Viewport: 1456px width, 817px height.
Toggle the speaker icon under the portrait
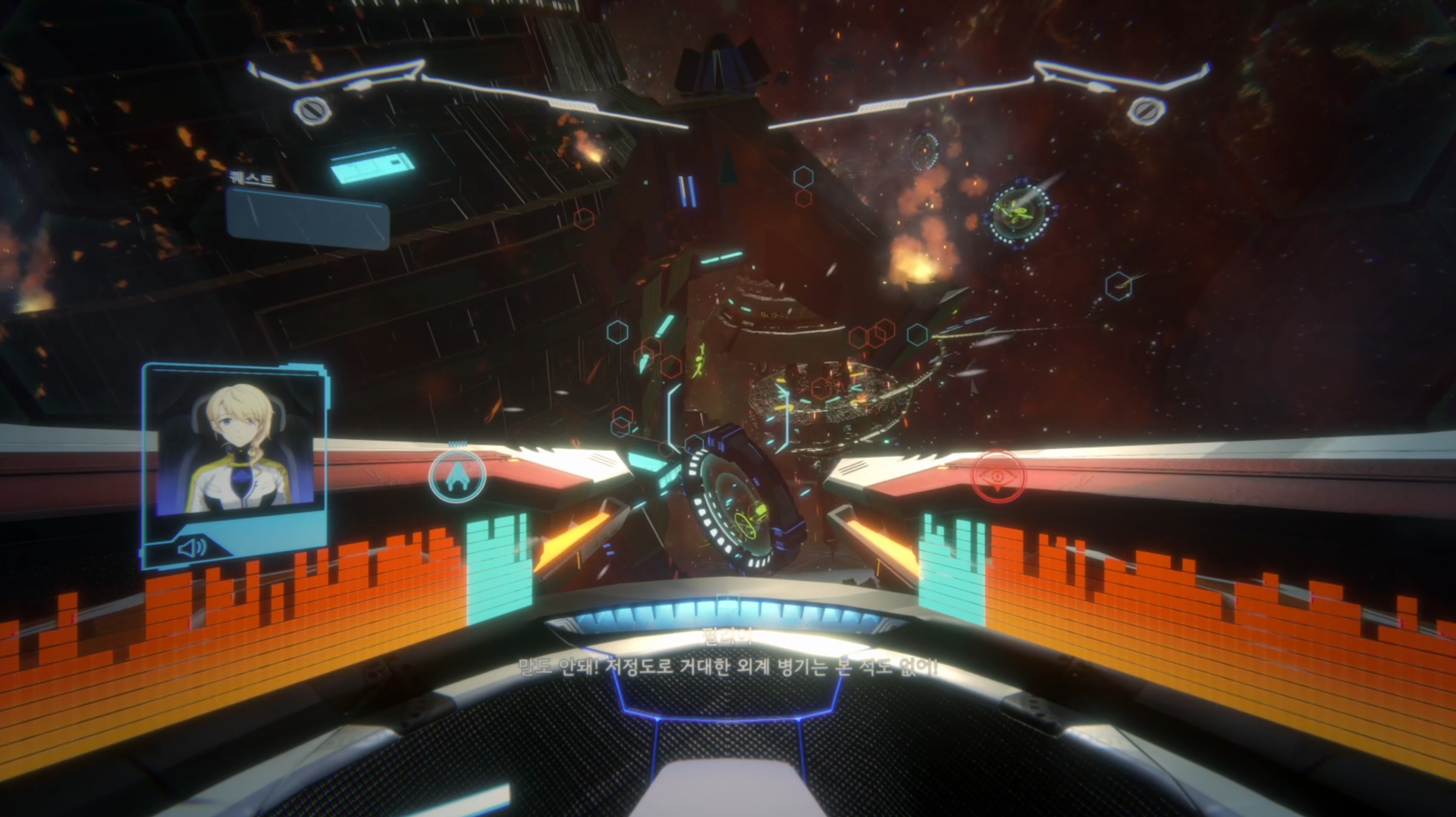click(192, 548)
